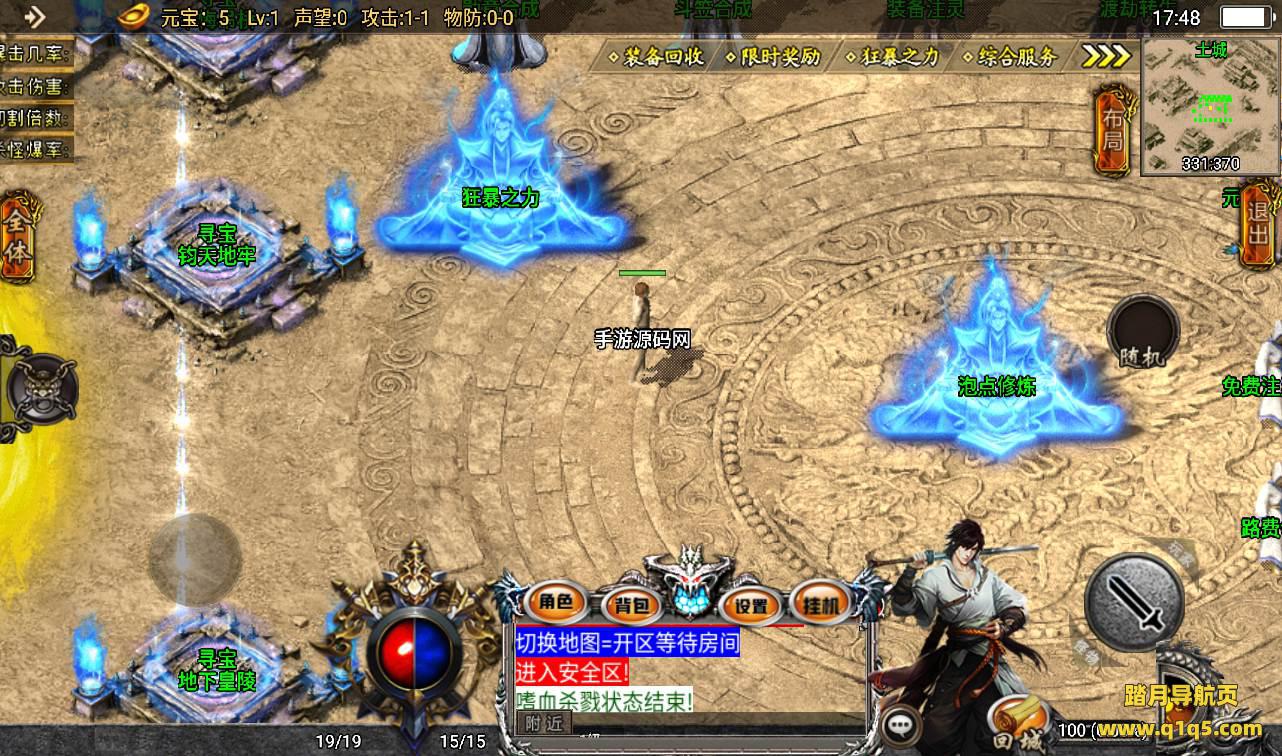This screenshot has height=756, width=1282.
Task: Click the beast-face emblem on the left edge
Action: pyautogui.click(x=37, y=388)
